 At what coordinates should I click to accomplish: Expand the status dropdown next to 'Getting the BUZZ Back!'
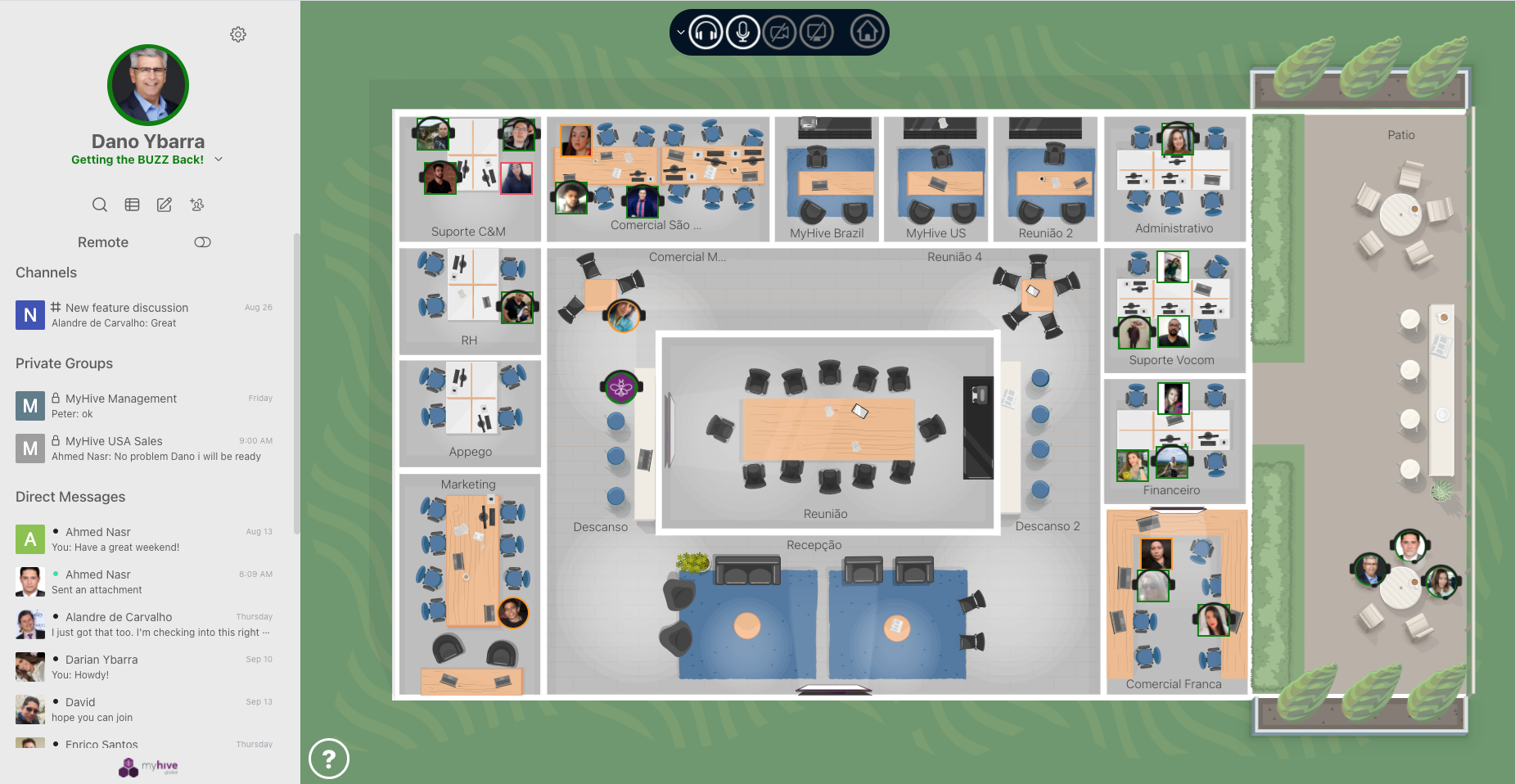click(218, 160)
